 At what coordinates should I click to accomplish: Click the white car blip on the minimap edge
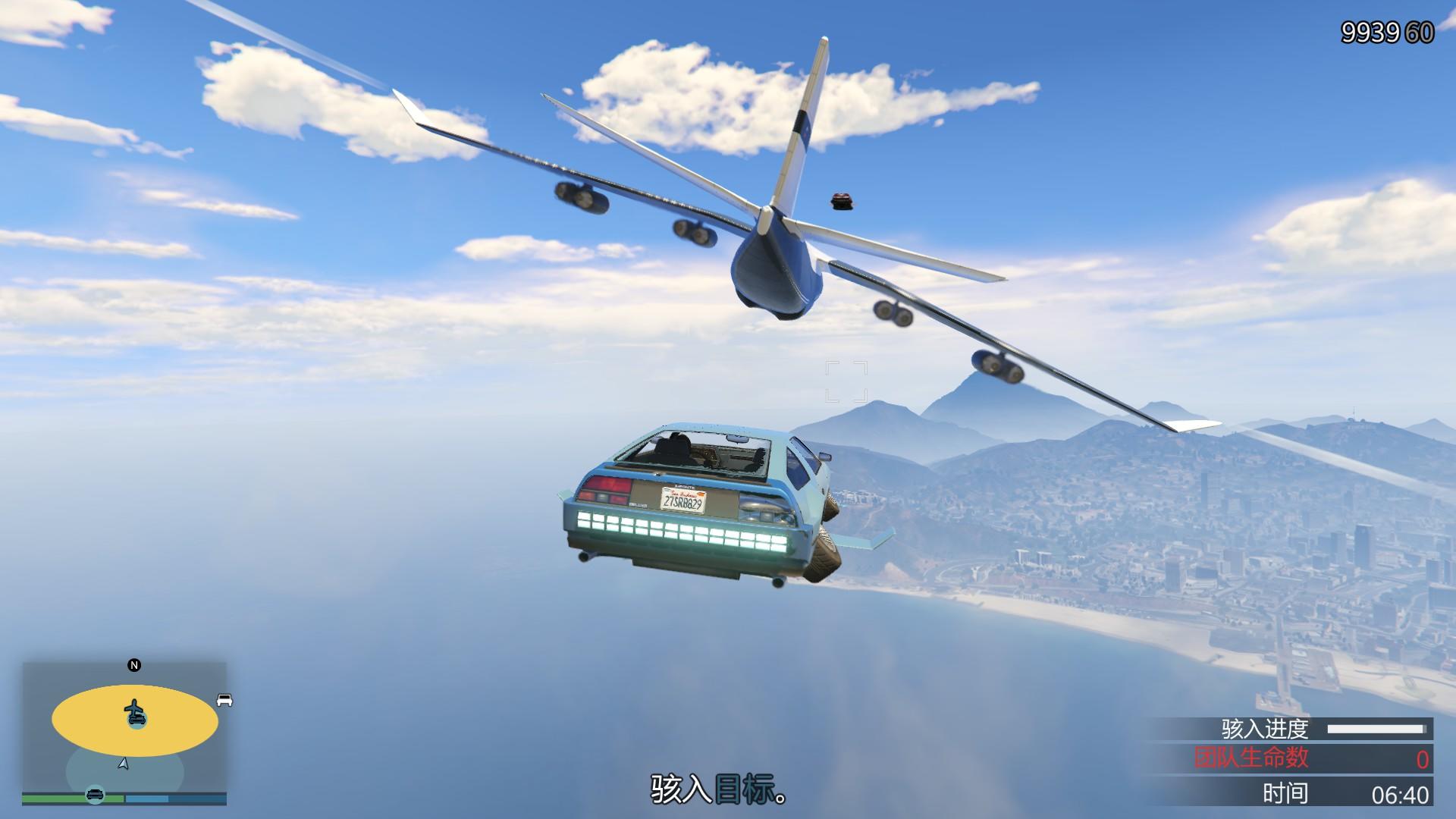point(224,700)
